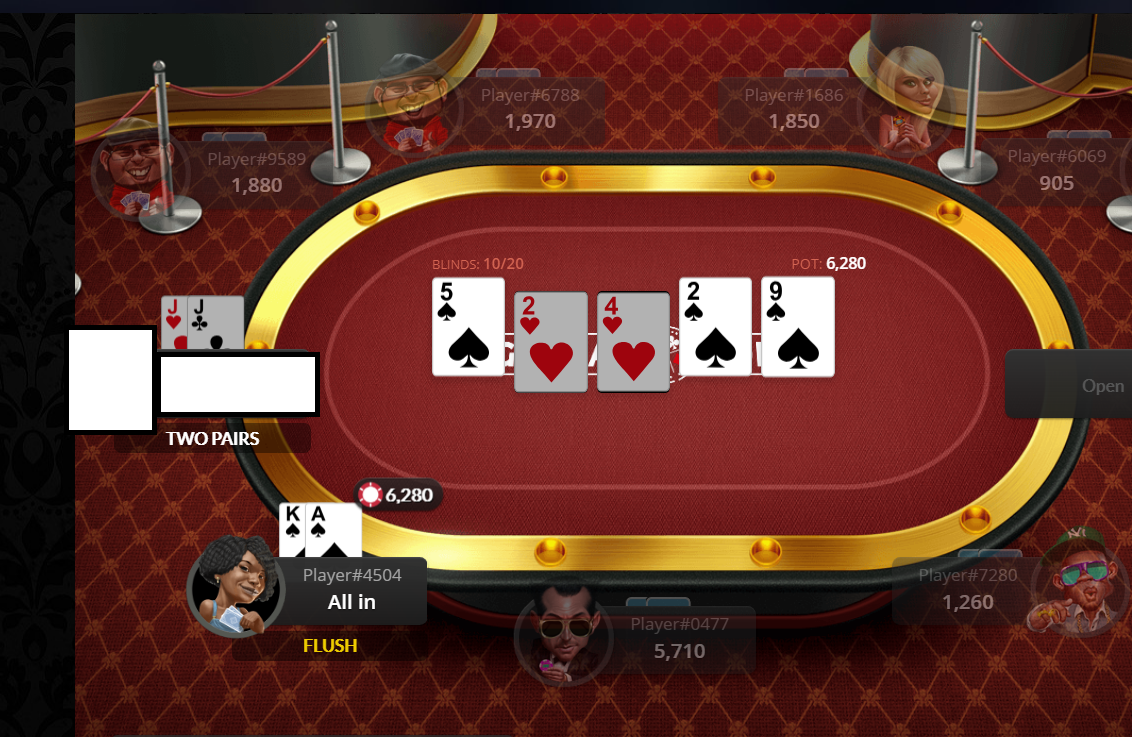Viewport: 1132px width, 737px height.
Task: Open Player#6788's player panel
Action: 529,109
